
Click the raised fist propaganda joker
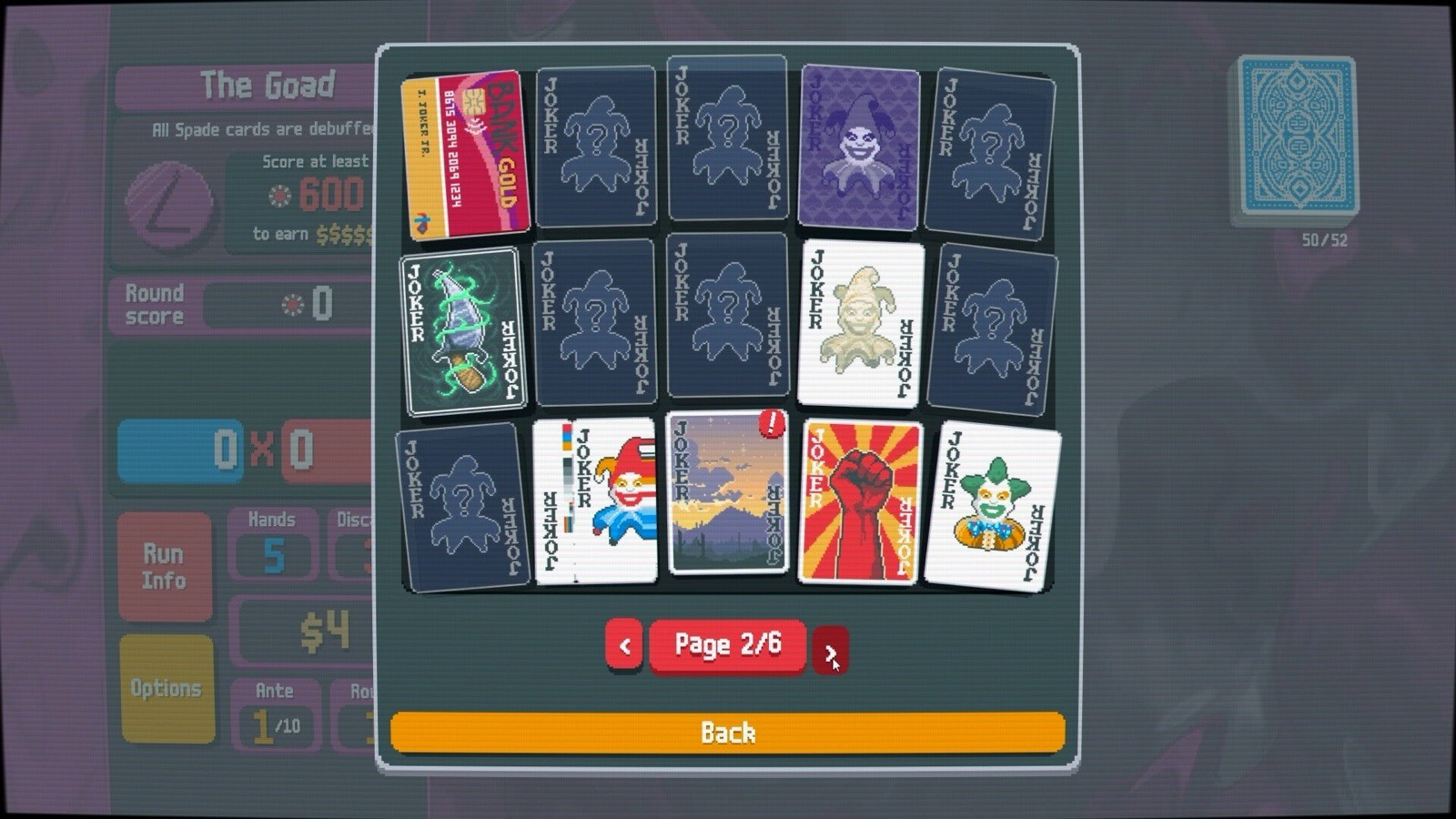coord(859,500)
